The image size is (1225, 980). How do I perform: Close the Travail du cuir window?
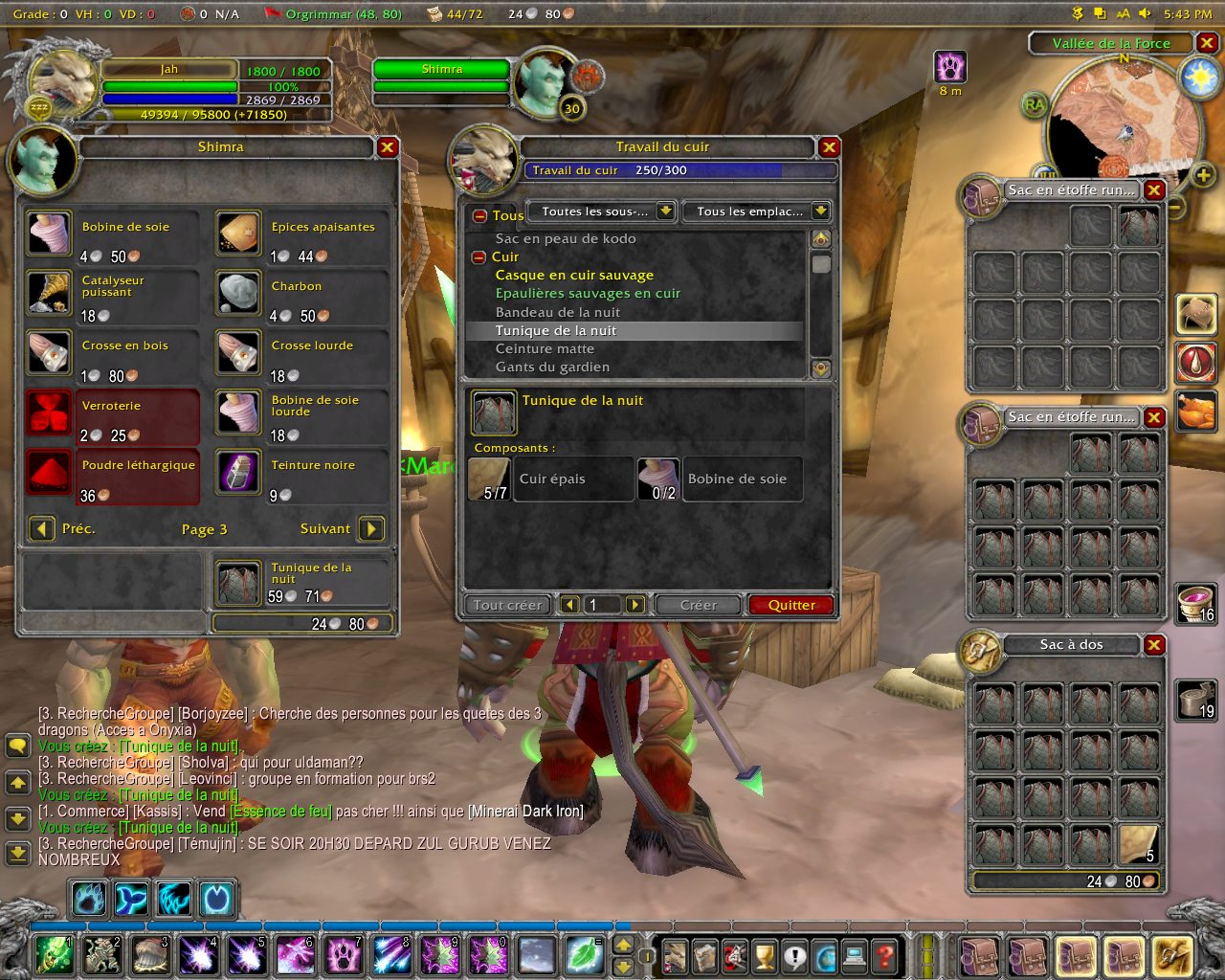pyautogui.click(x=829, y=147)
